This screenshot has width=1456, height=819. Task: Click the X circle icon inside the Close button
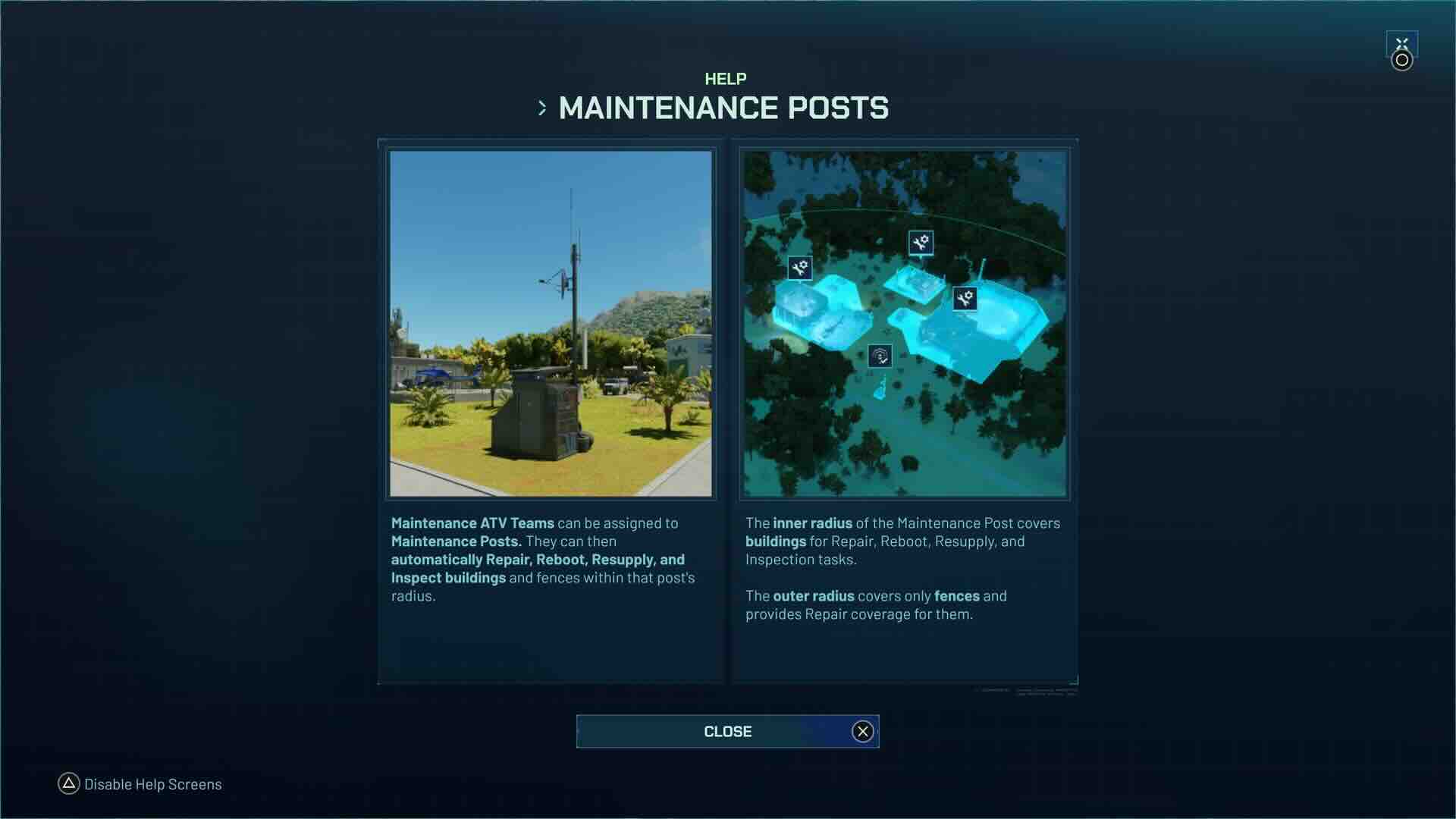(861, 731)
